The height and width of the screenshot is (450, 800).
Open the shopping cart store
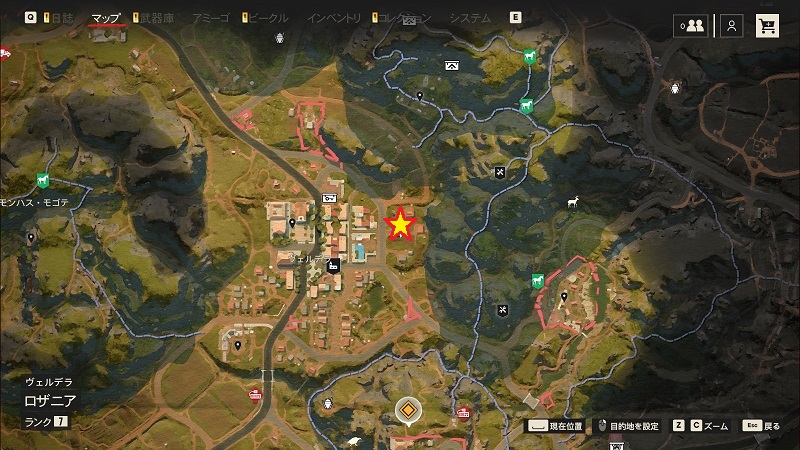tap(768, 26)
